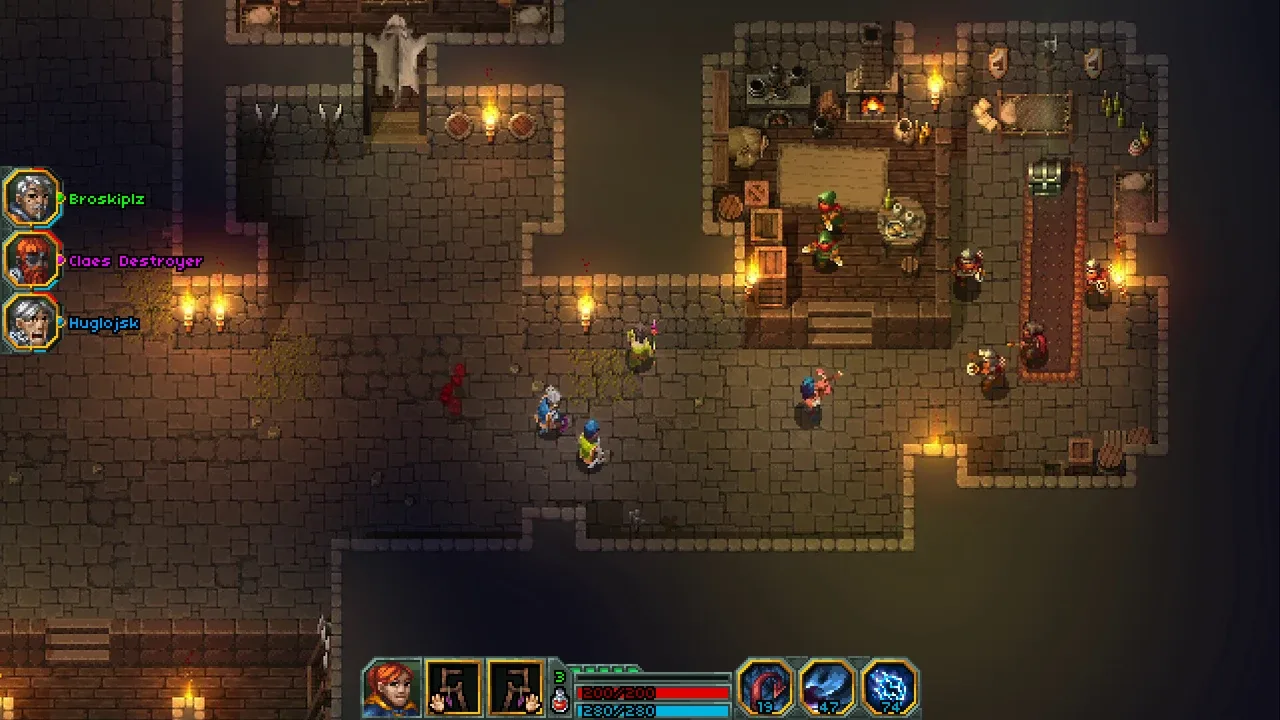Click the pink marker beside Claes Destroyer's name
This screenshot has width=1280, height=720.
(x=60, y=261)
